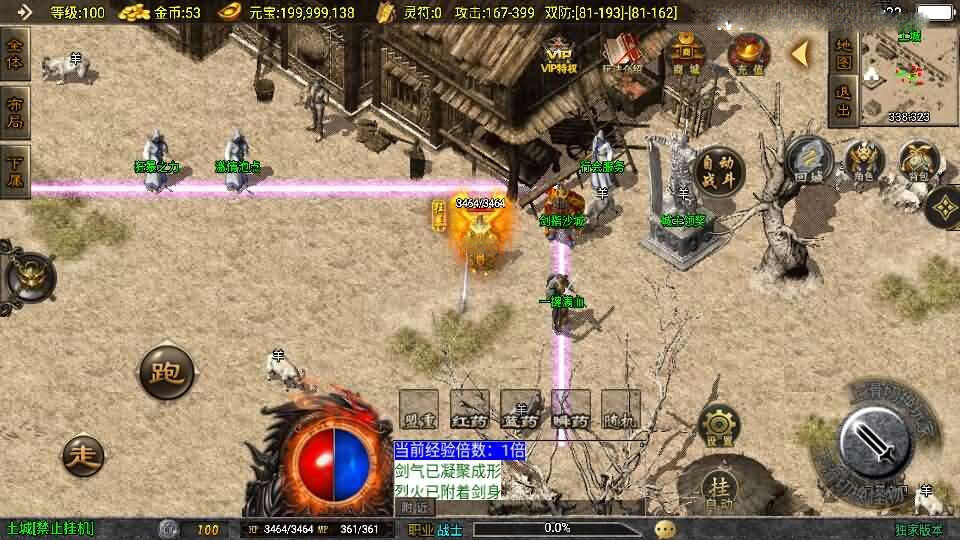This screenshot has width=960, height=540.
Task: Open the 背包 bag inventory
Action: pyautogui.click(x=917, y=160)
